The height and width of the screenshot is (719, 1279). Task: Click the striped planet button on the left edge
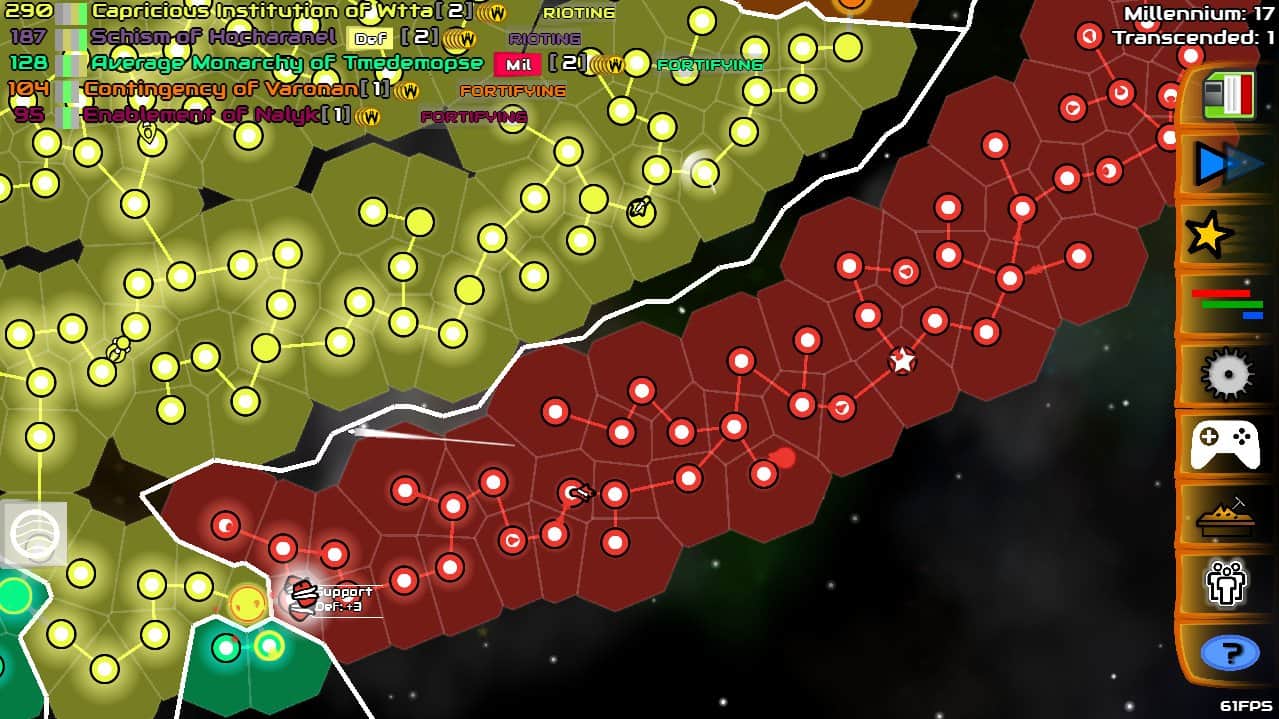click(x=35, y=533)
